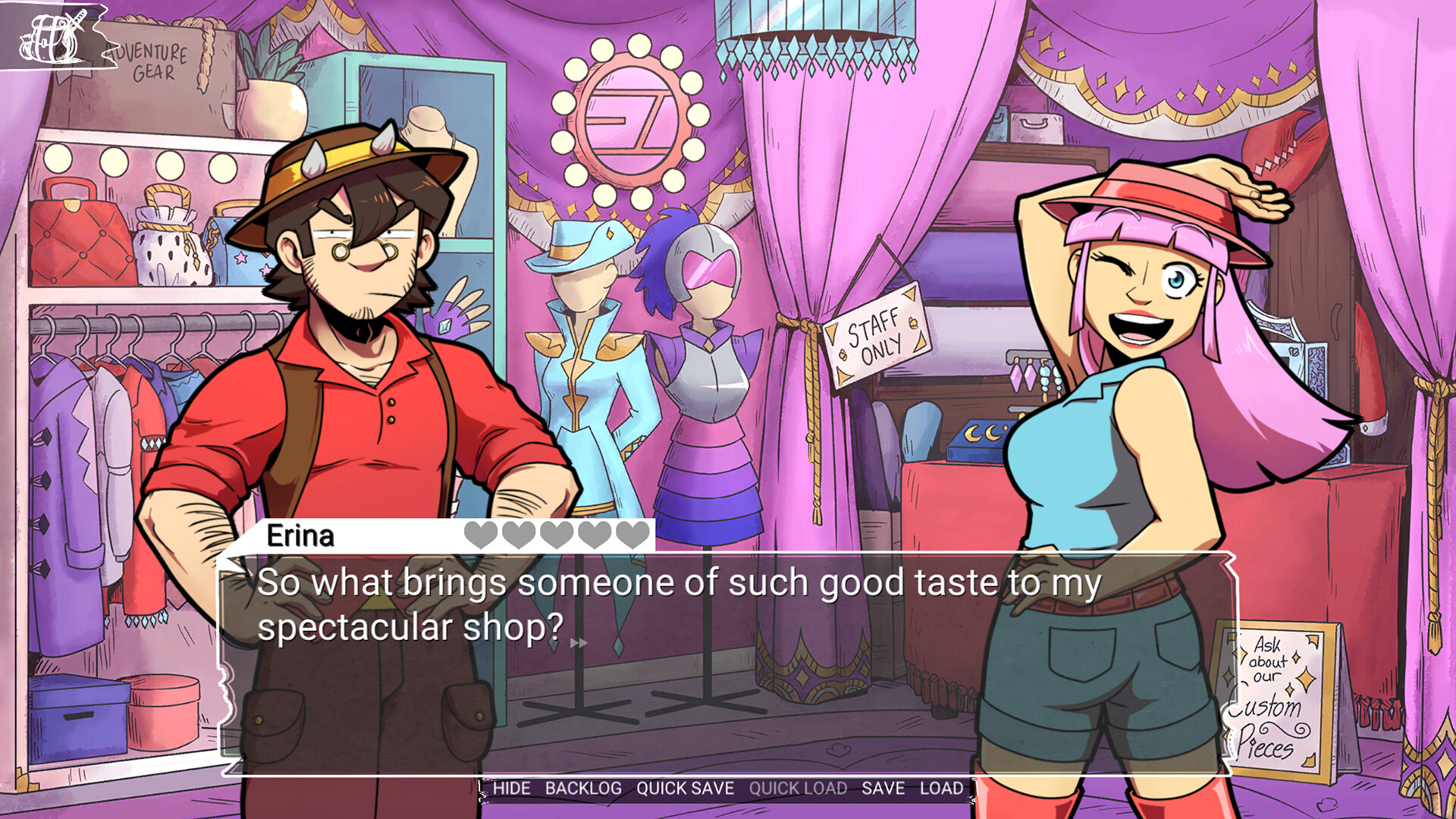1456x819 pixels.
Task: Click Erina's nameplate on the dialogue box
Action: coord(302,536)
